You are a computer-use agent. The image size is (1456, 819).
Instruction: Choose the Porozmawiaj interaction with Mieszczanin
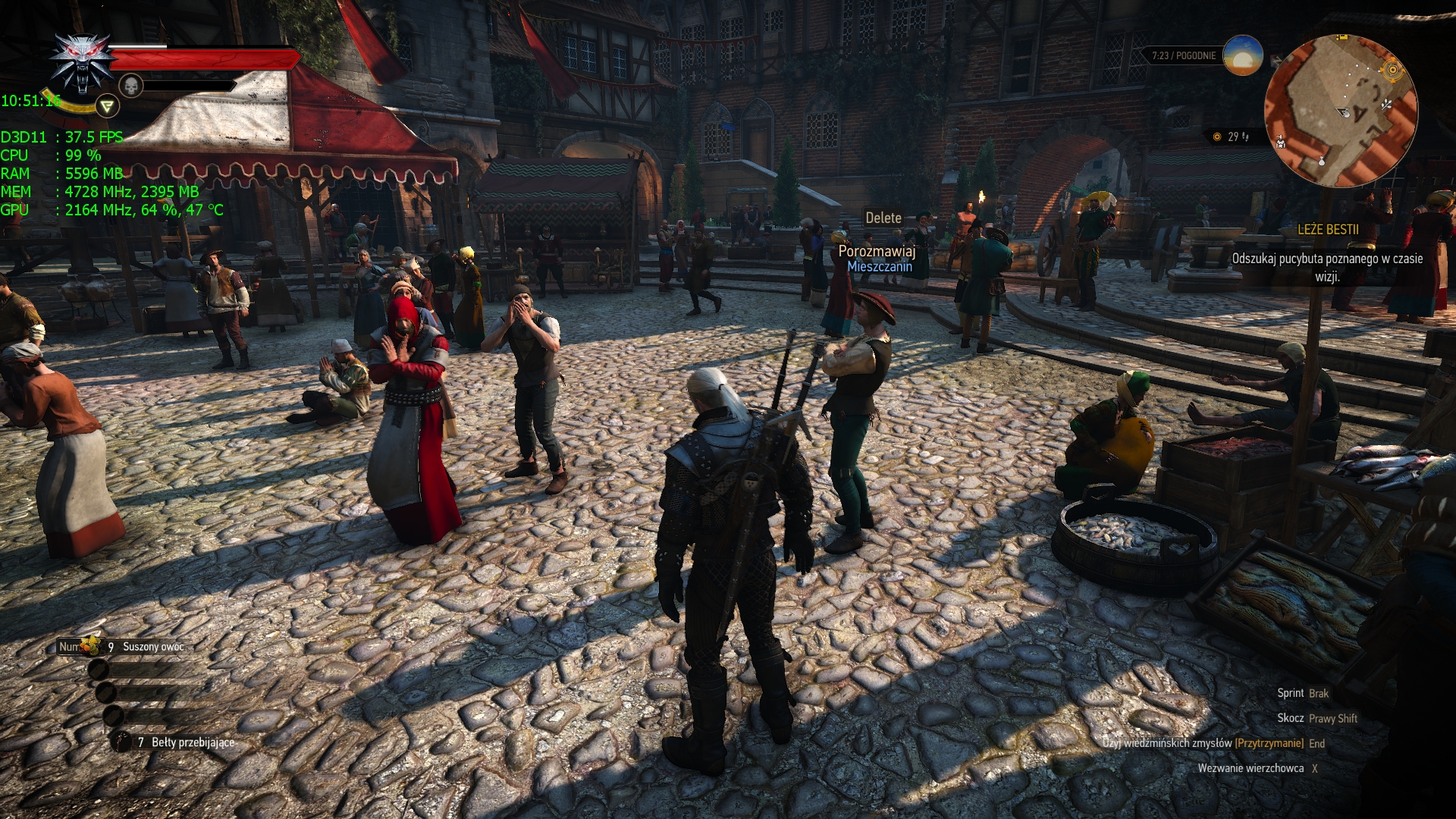[877, 251]
